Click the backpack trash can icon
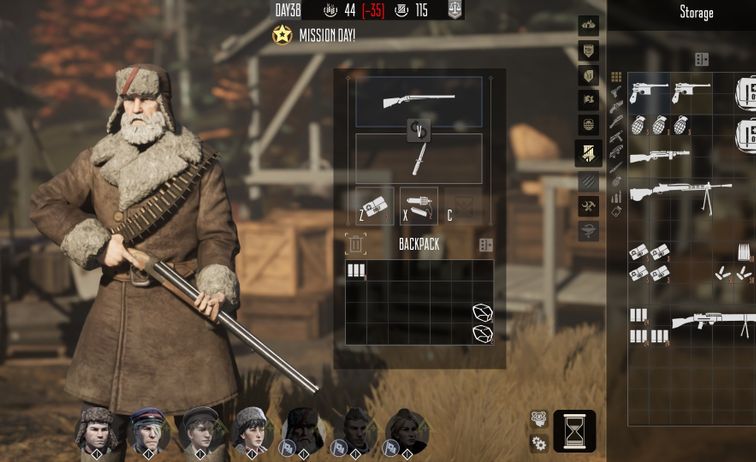 pyautogui.click(x=355, y=244)
